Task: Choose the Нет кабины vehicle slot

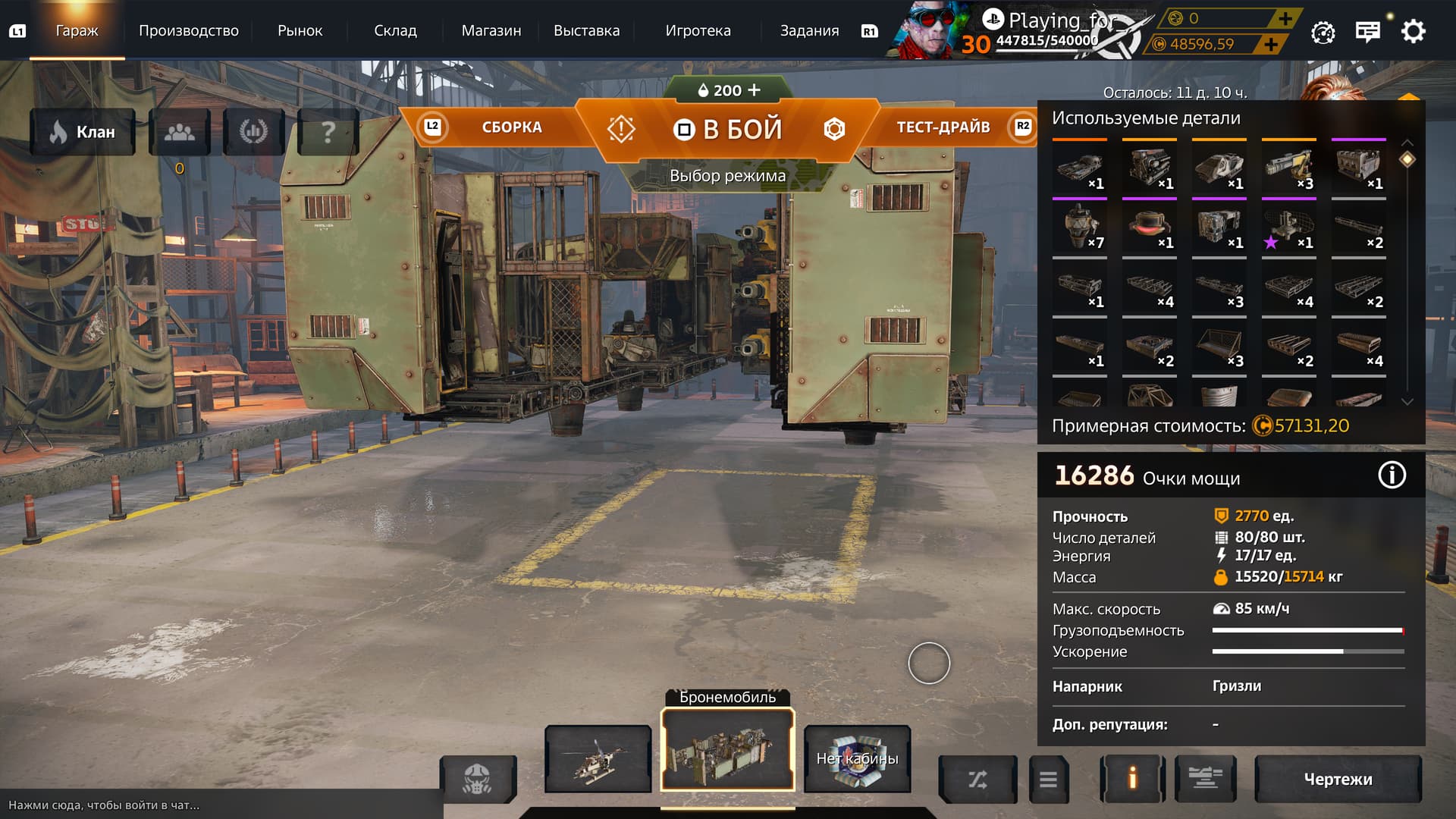Action: point(857,758)
